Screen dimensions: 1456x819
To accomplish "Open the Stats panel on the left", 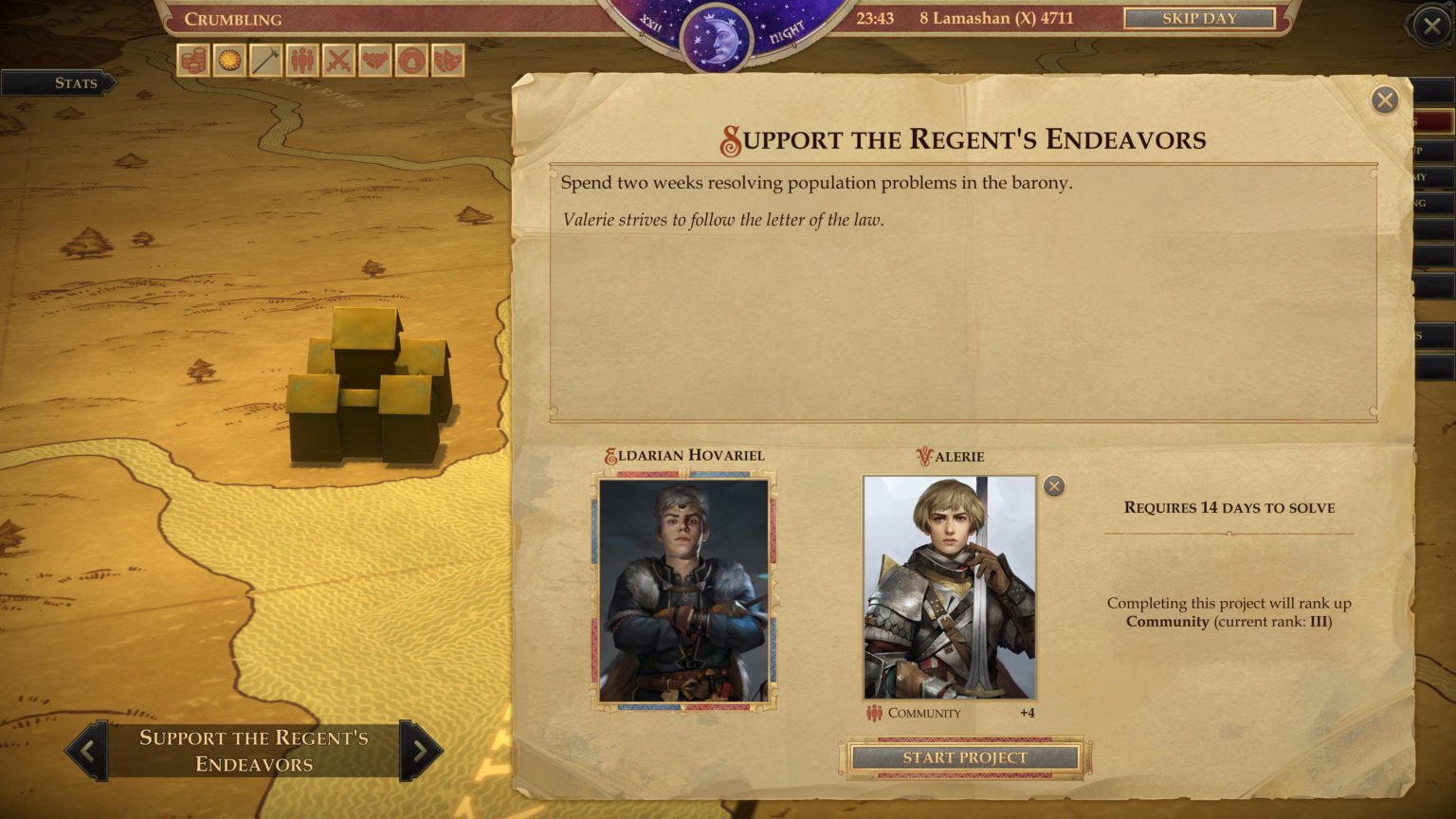I will (x=74, y=83).
